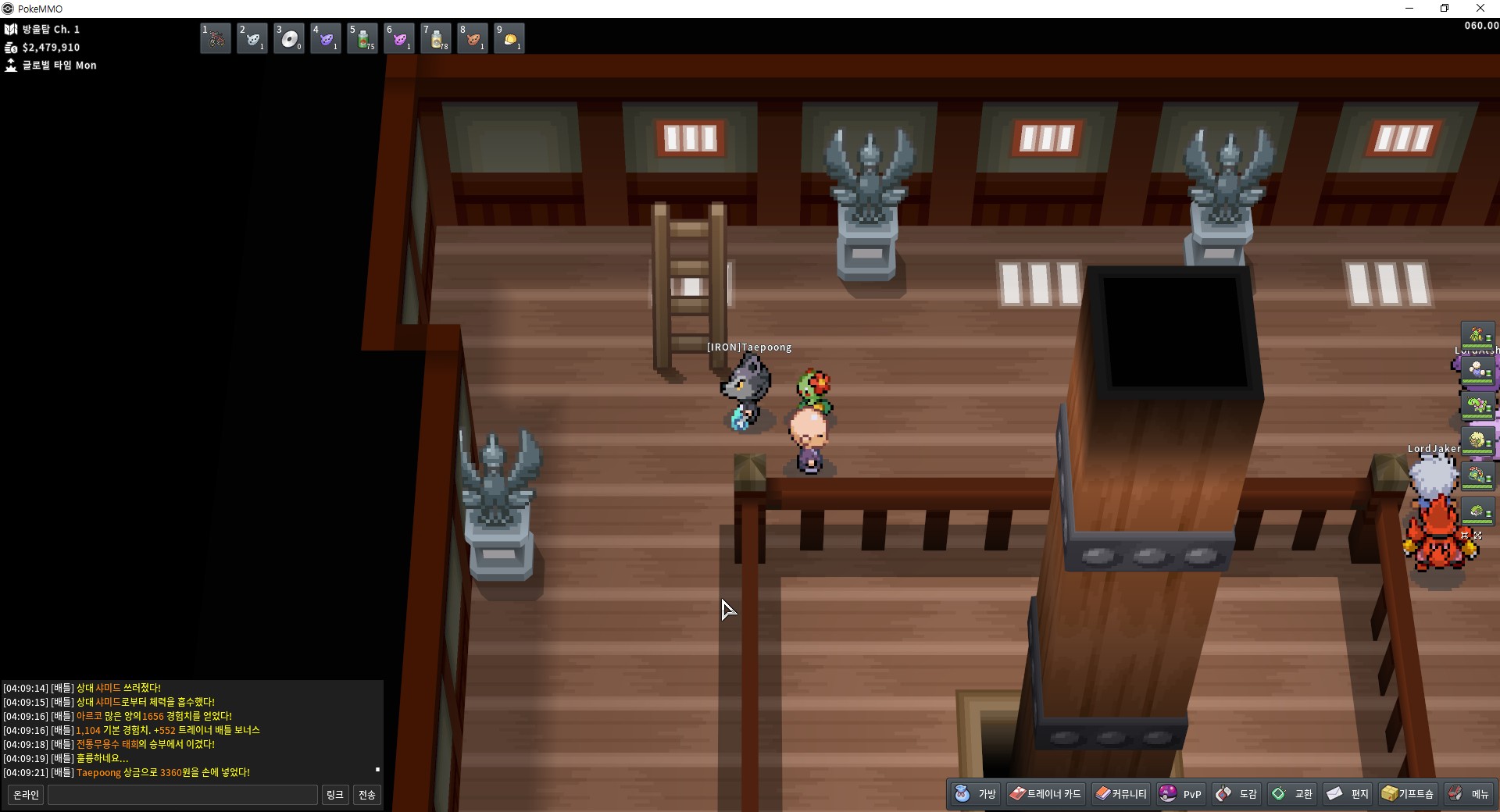Select the yellow hat item in slot 9

[509, 38]
